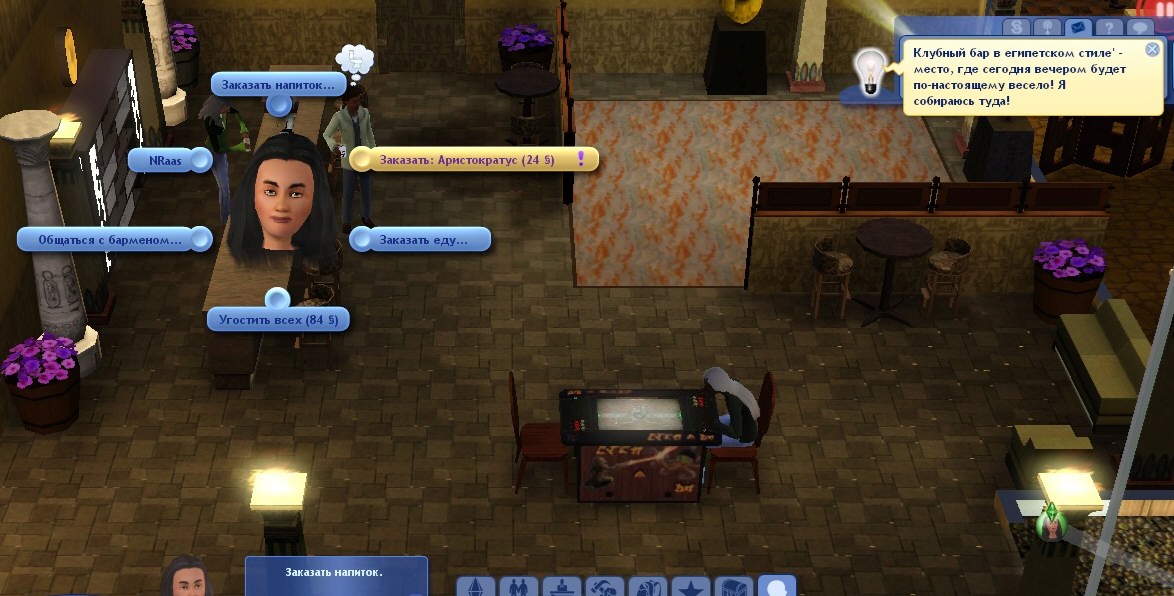The image size is (1174, 596).
Task: Open the backpack inventory panel
Action: [x=648, y=588]
